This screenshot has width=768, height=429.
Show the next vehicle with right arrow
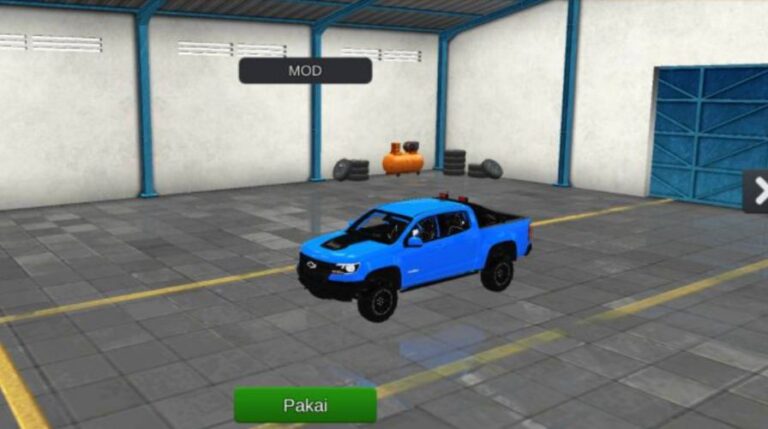coord(757,191)
